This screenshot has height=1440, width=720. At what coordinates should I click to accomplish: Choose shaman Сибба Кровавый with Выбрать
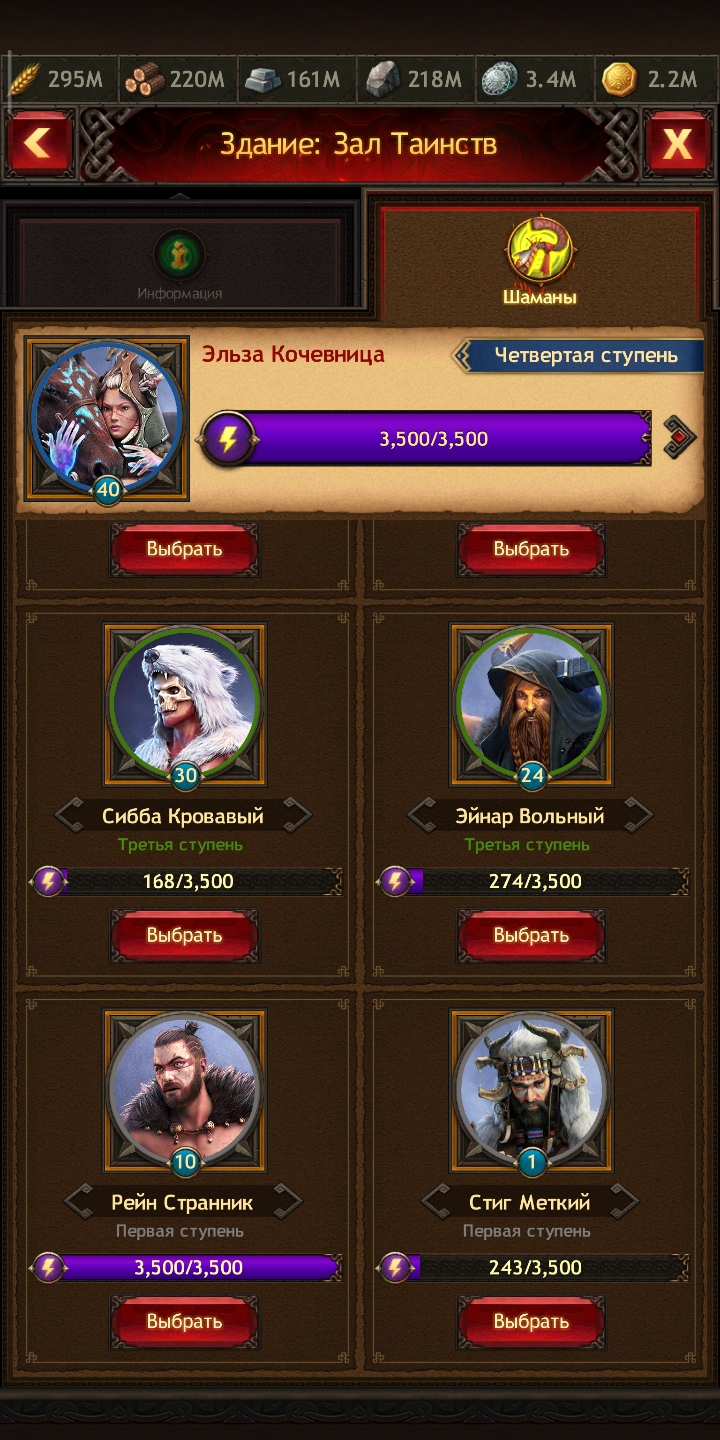tap(184, 936)
